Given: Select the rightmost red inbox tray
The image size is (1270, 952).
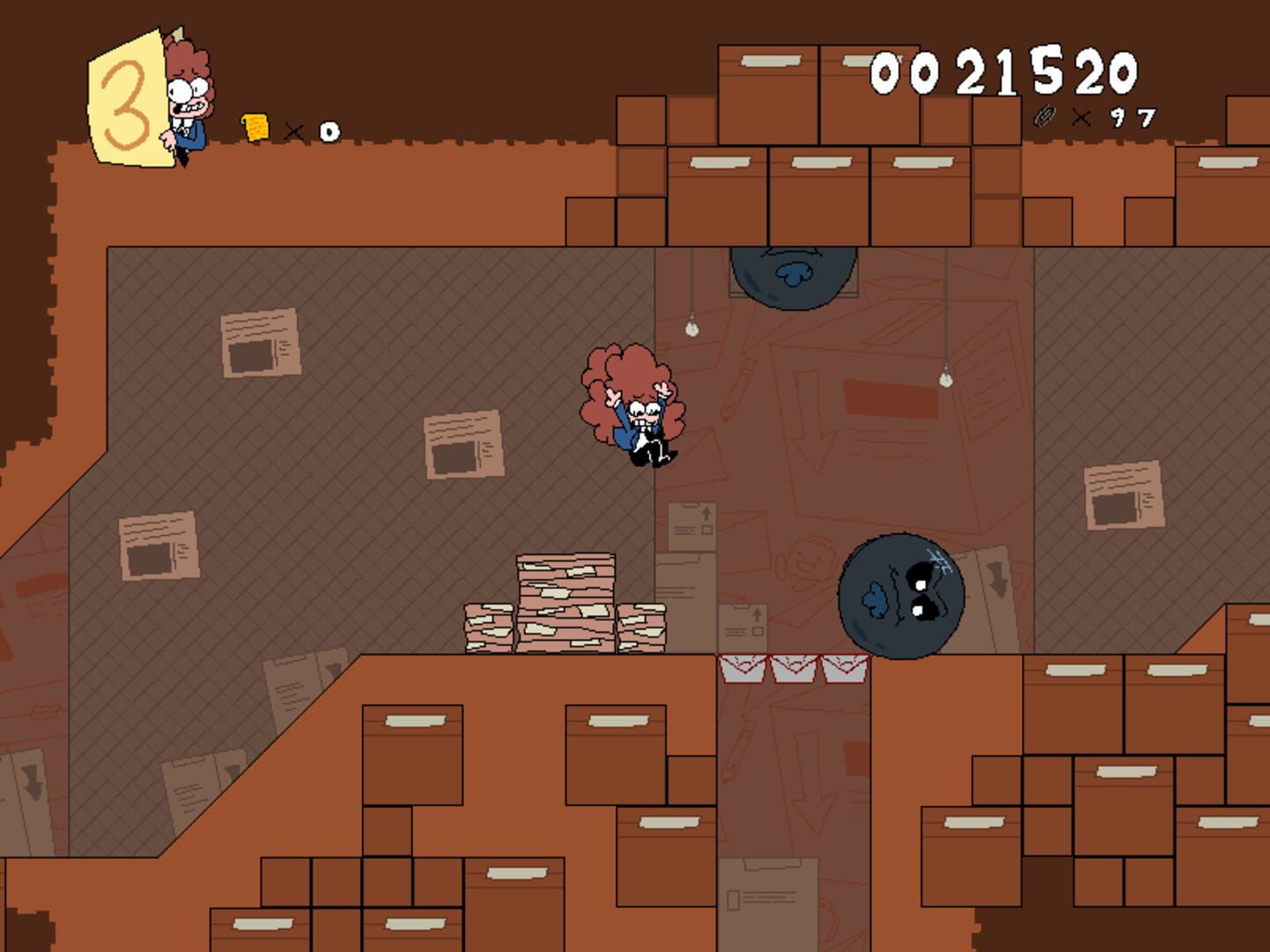Looking at the screenshot, I should click(845, 668).
